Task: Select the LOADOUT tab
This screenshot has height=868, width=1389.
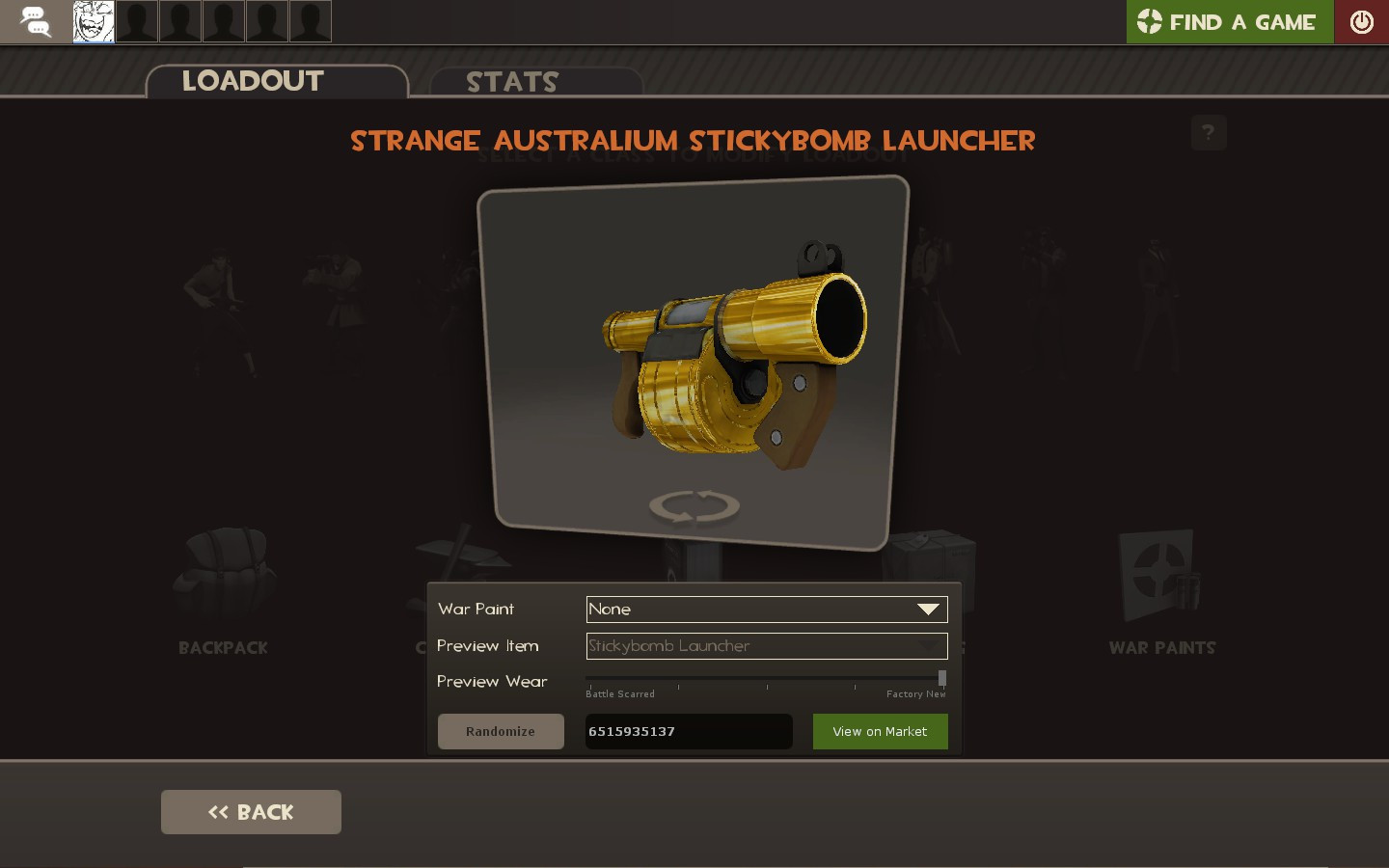Action: coord(253,81)
